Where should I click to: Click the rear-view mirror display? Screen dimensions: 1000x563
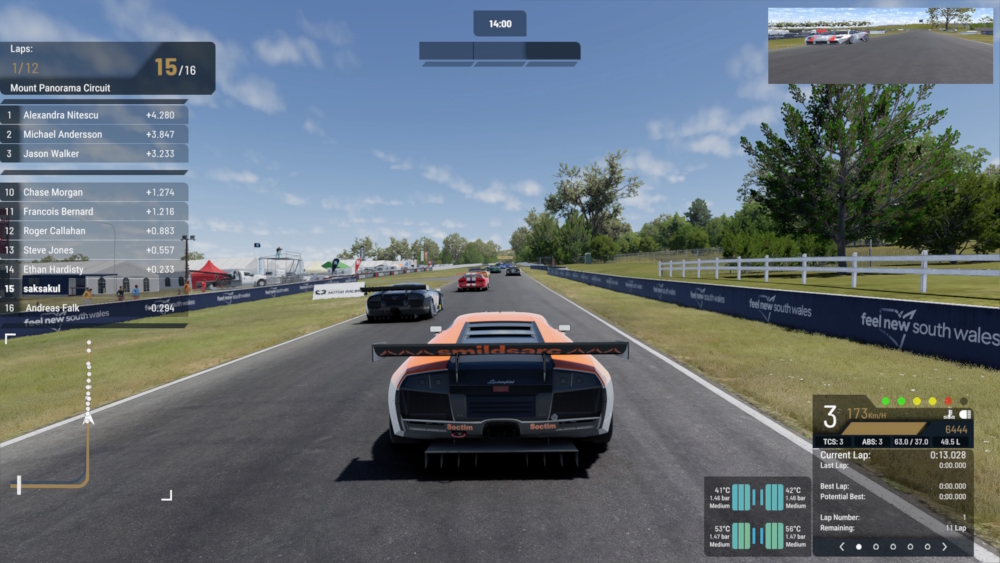[880, 45]
